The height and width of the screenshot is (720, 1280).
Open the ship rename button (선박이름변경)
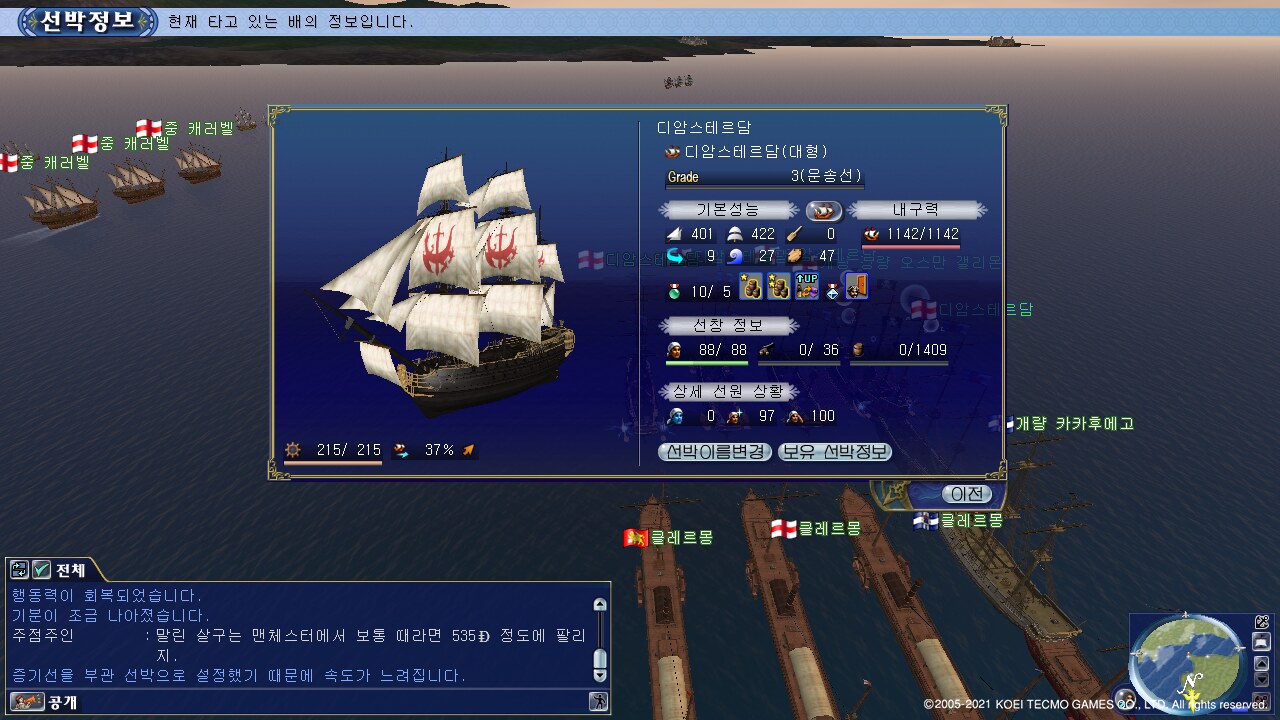point(714,451)
